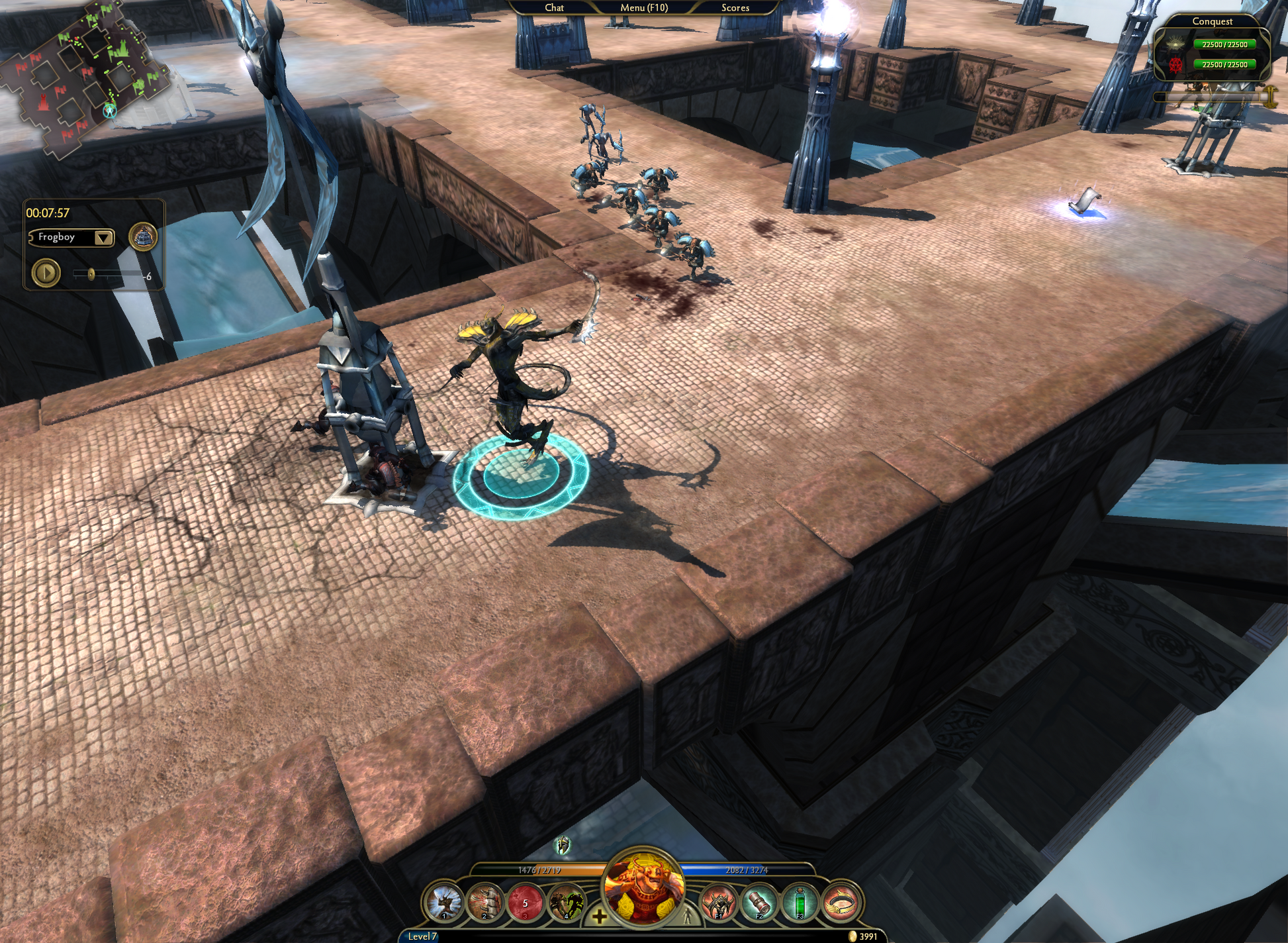Viewport: 1288px width, 943px height.
Task: Click the humanoid figure button beside portrait
Action: [687, 916]
